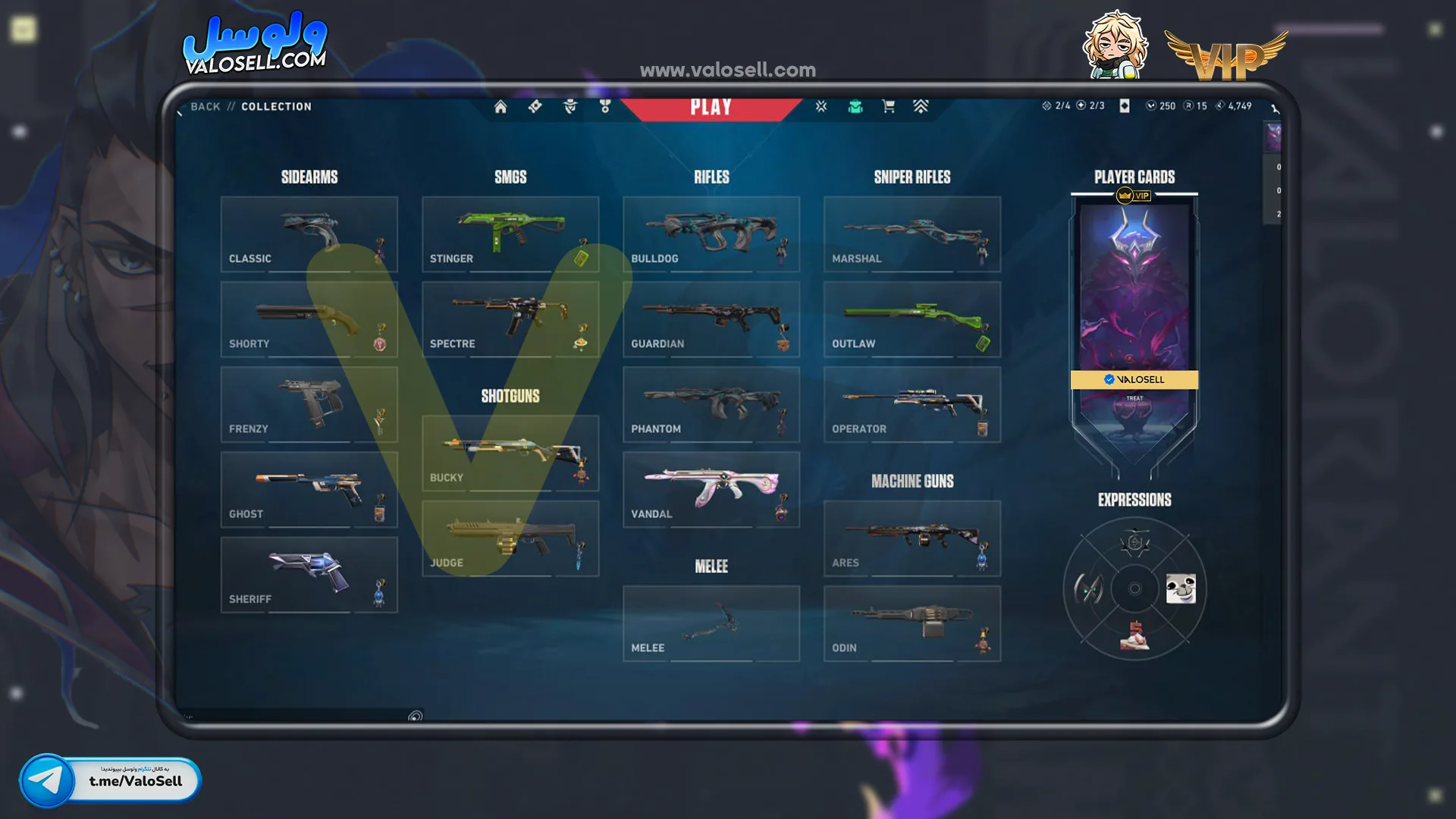Choose the Bulldog rifle slot

coord(711,234)
